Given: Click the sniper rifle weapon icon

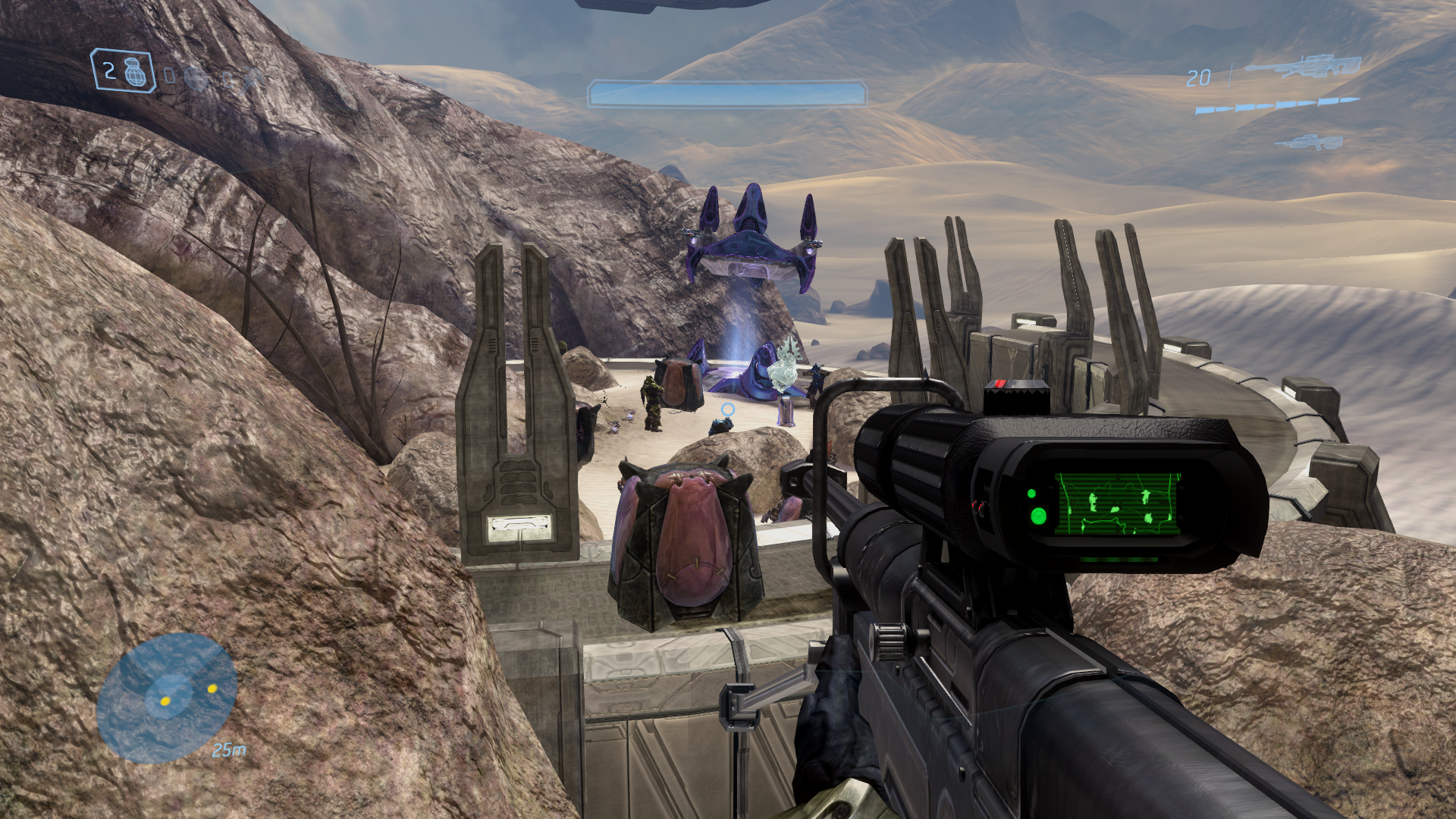Looking at the screenshot, I should click(1303, 67).
